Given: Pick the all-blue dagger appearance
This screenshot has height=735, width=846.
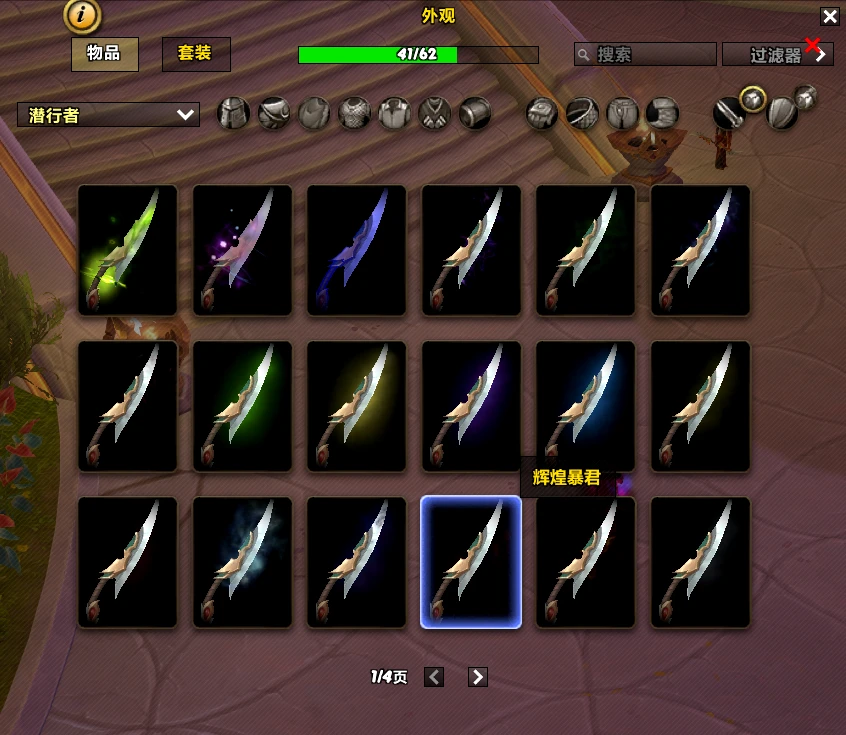Looking at the screenshot, I should 357,250.
